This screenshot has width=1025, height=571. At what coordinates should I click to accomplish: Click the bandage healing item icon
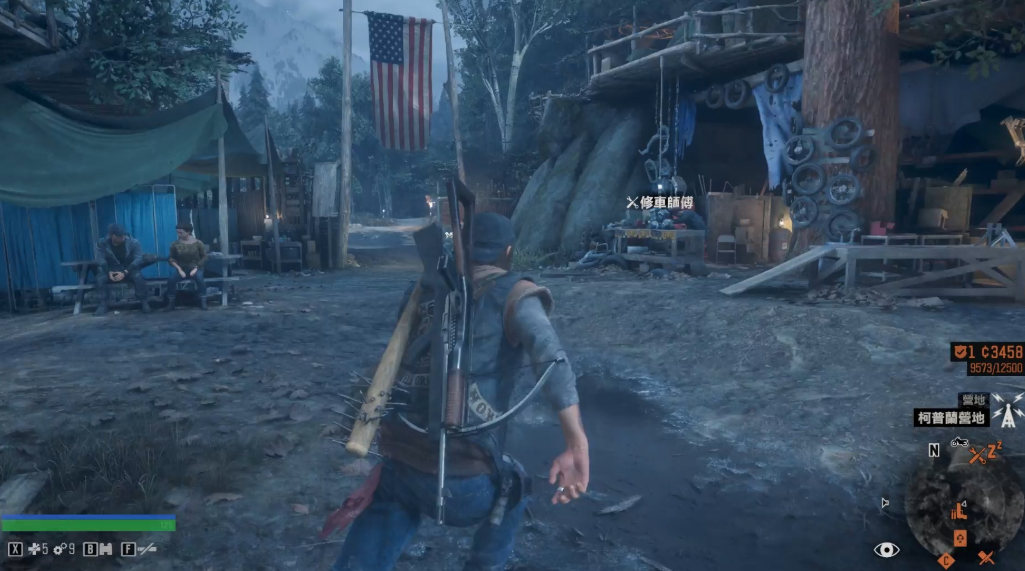(34, 549)
